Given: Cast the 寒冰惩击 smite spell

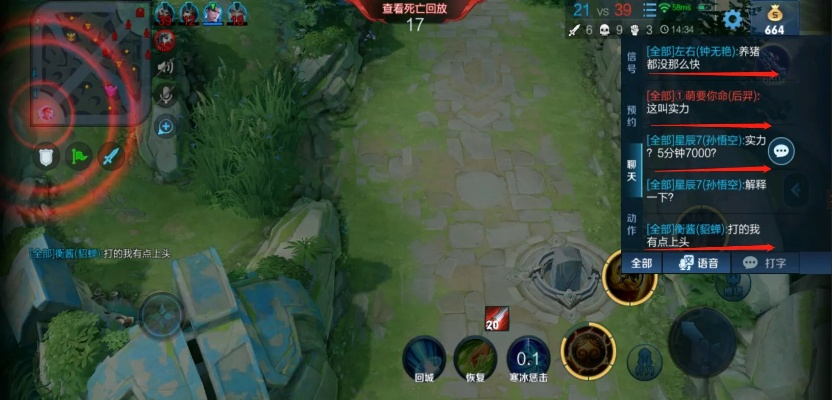Looking at the screenshot, I should pos(528,355).
